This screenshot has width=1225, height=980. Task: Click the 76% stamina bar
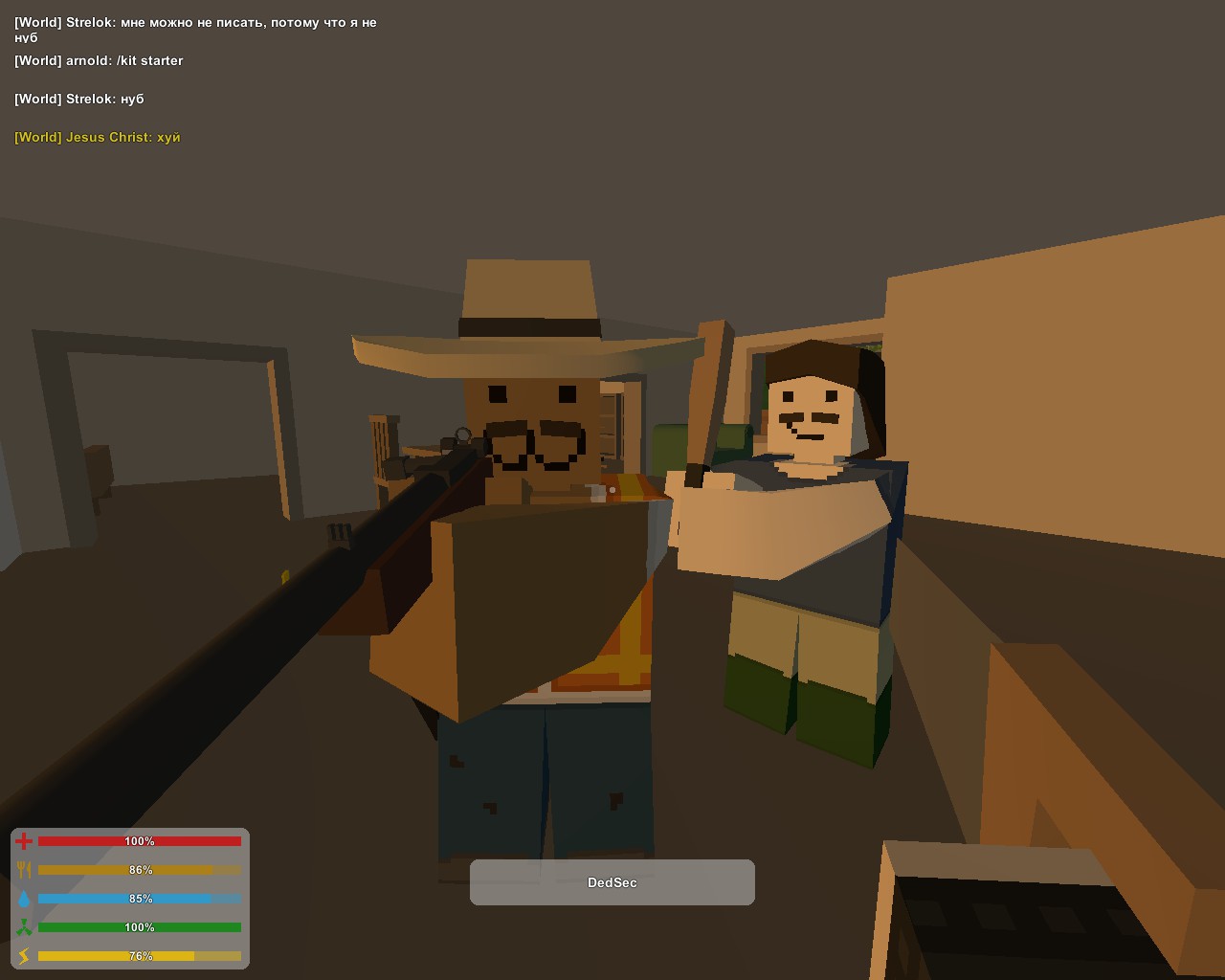pos(139,955)
